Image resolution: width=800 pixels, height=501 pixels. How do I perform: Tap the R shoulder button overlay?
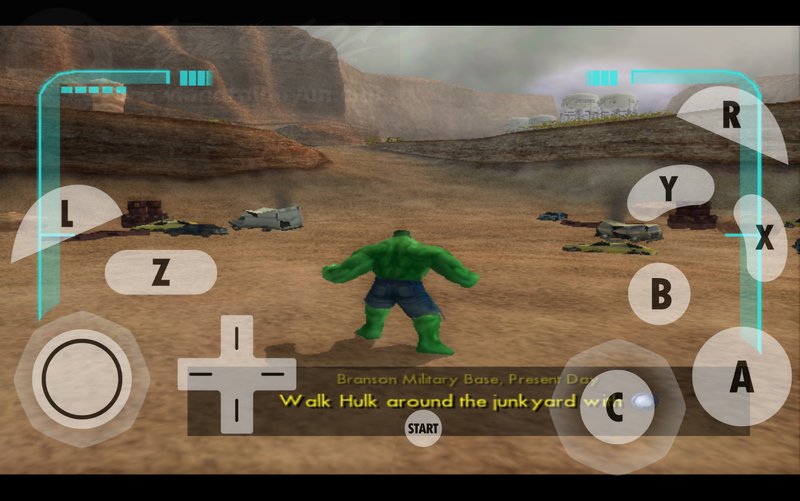point(731,117)
